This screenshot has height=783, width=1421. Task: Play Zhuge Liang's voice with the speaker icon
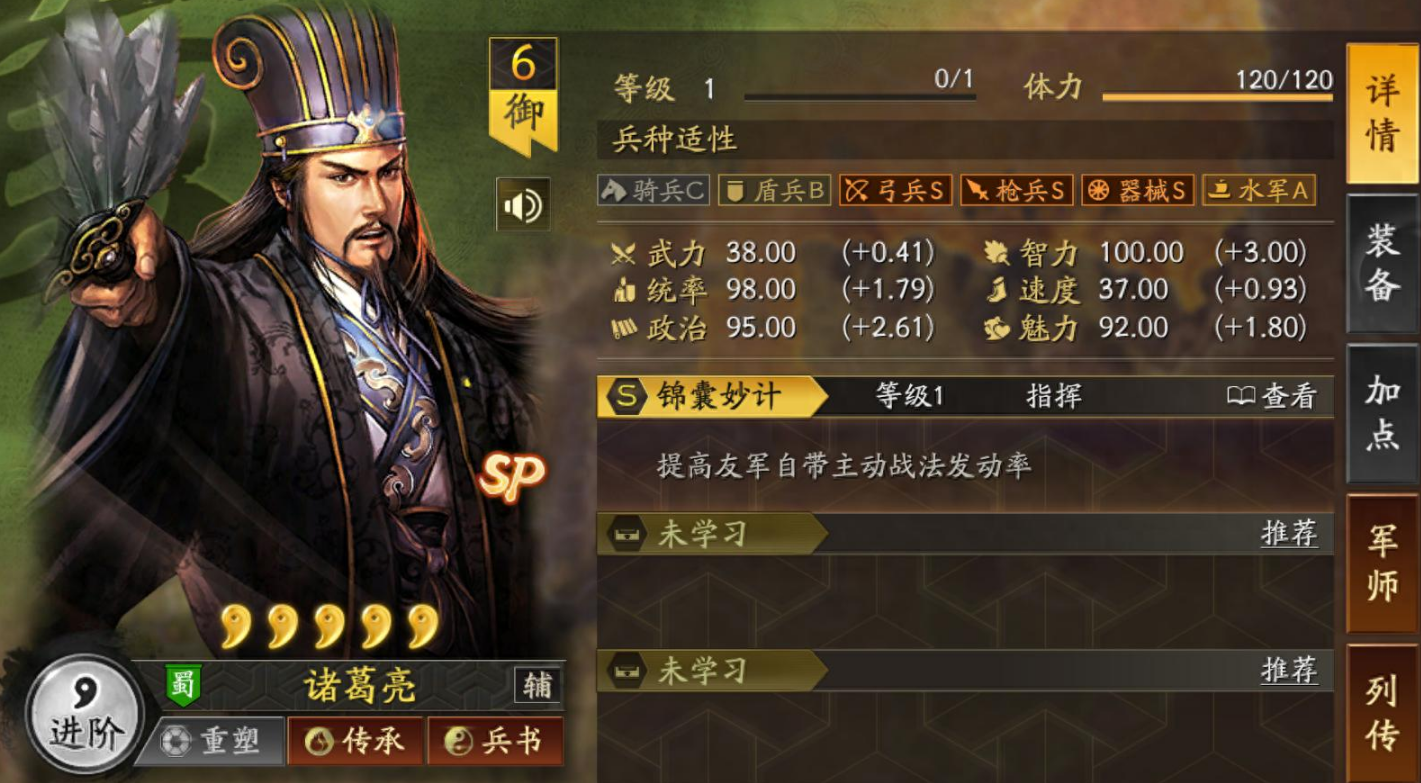[522, 206]
